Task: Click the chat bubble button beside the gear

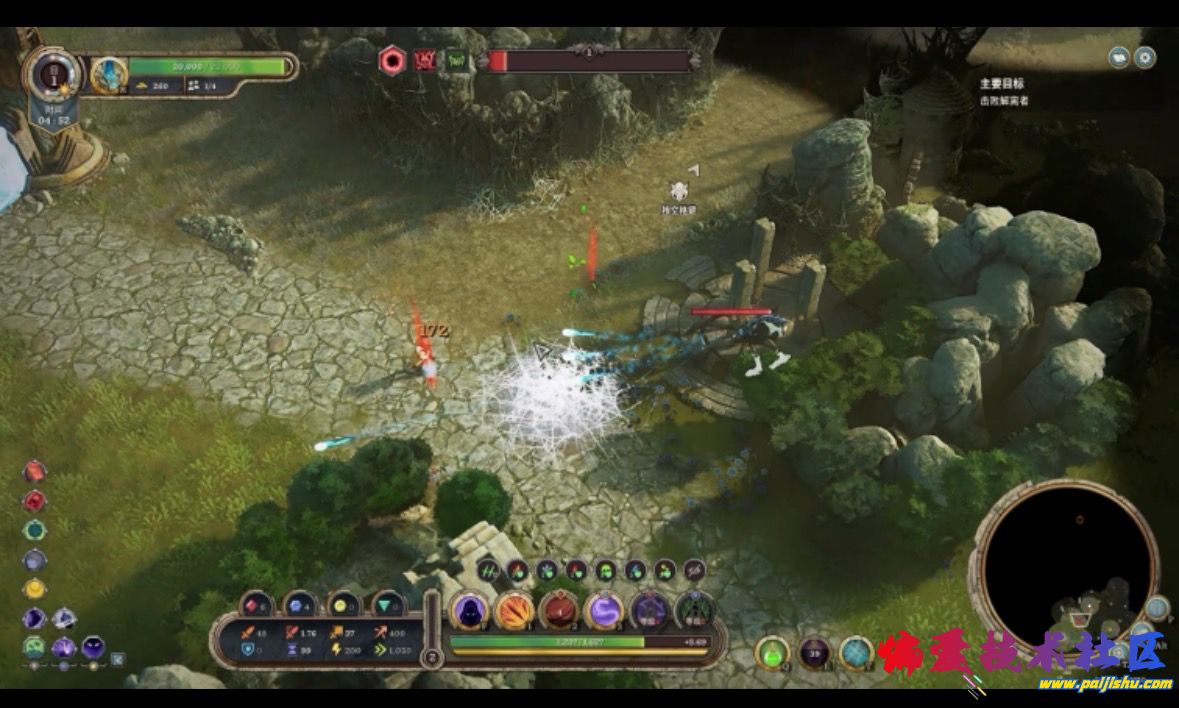Action: pyautogui.click(x=1120, y=57)
